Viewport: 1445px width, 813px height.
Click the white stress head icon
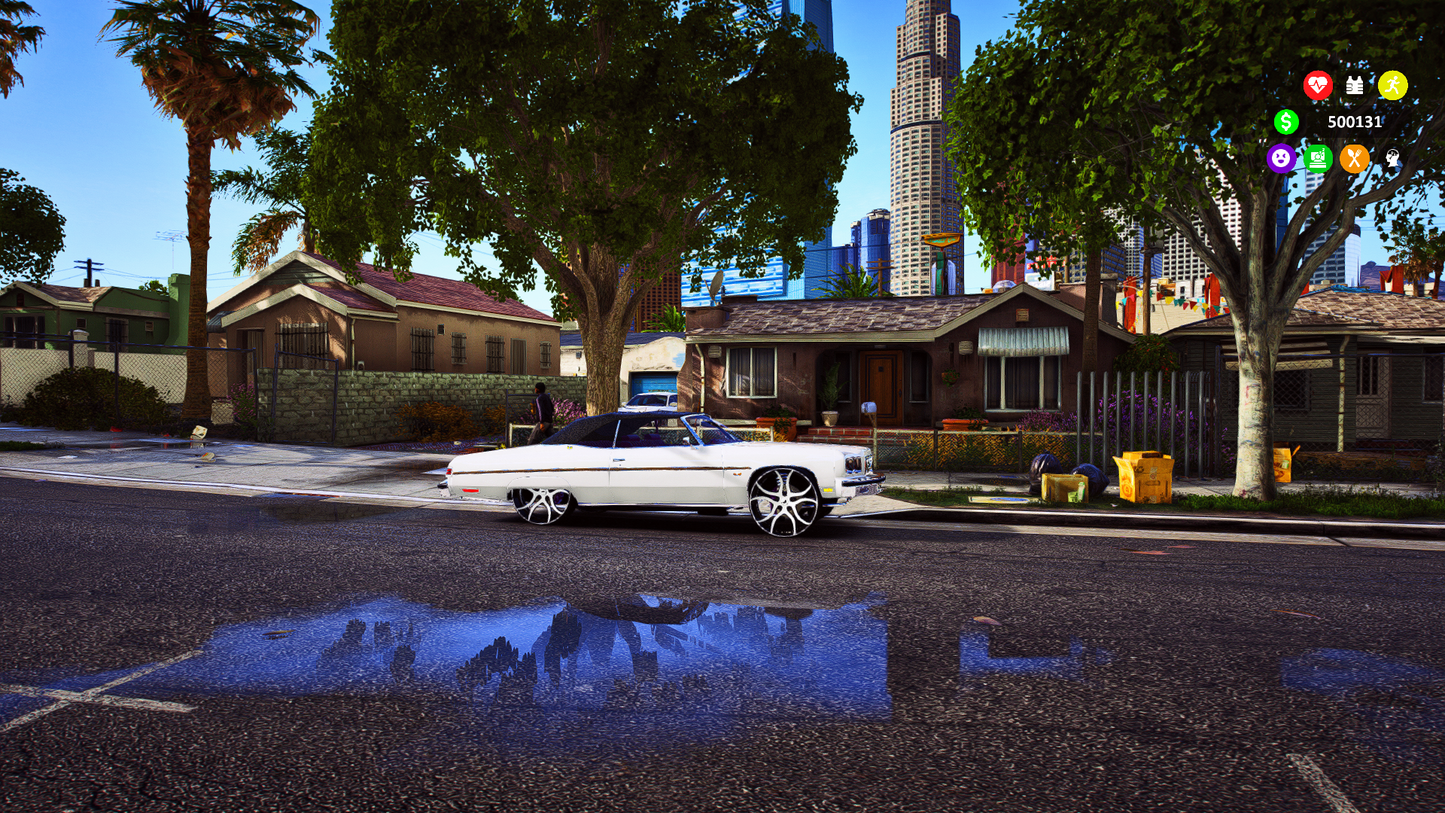click(x=1391, y=159)
